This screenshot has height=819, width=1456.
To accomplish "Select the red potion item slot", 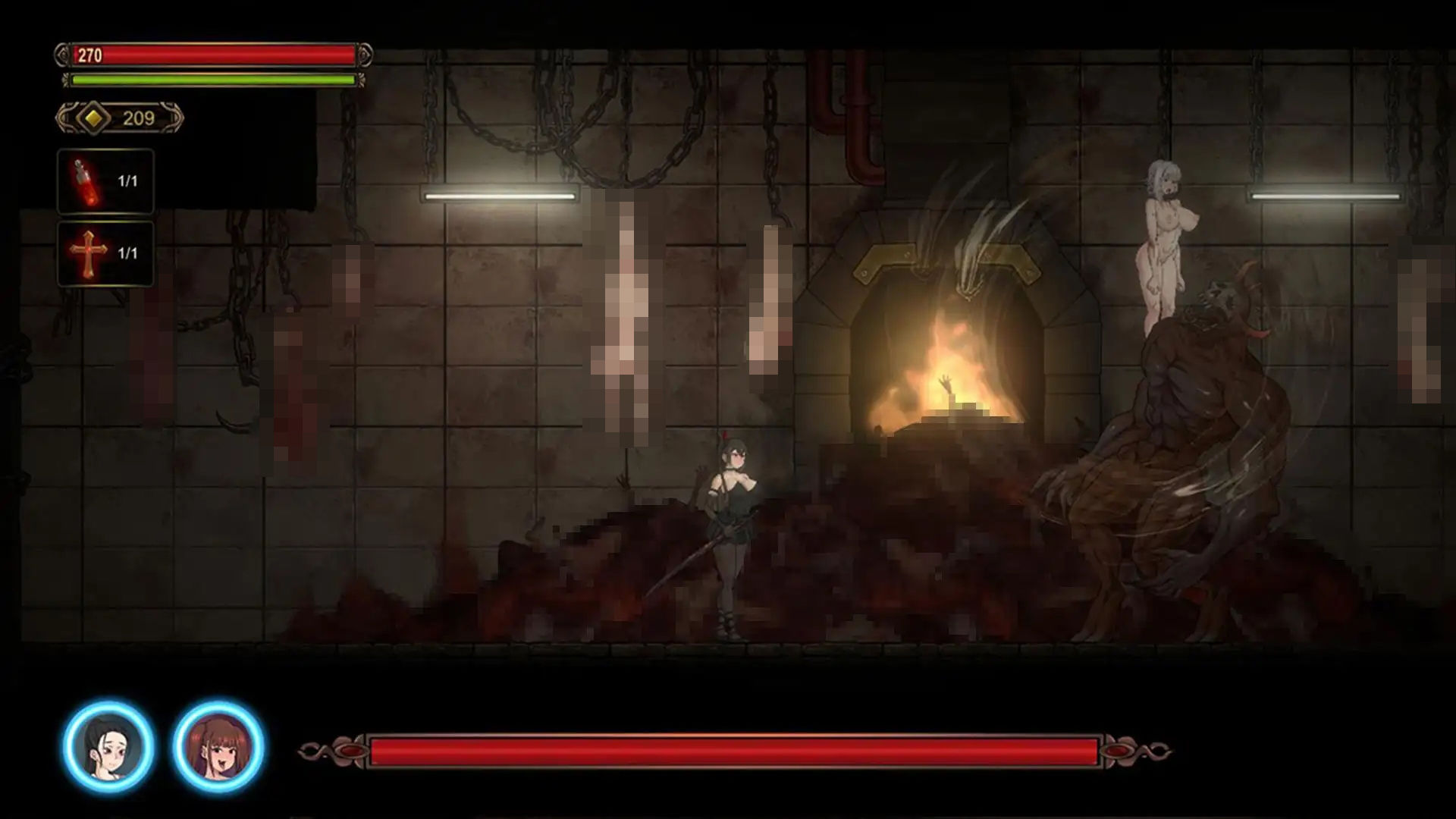I will point(105,181).
